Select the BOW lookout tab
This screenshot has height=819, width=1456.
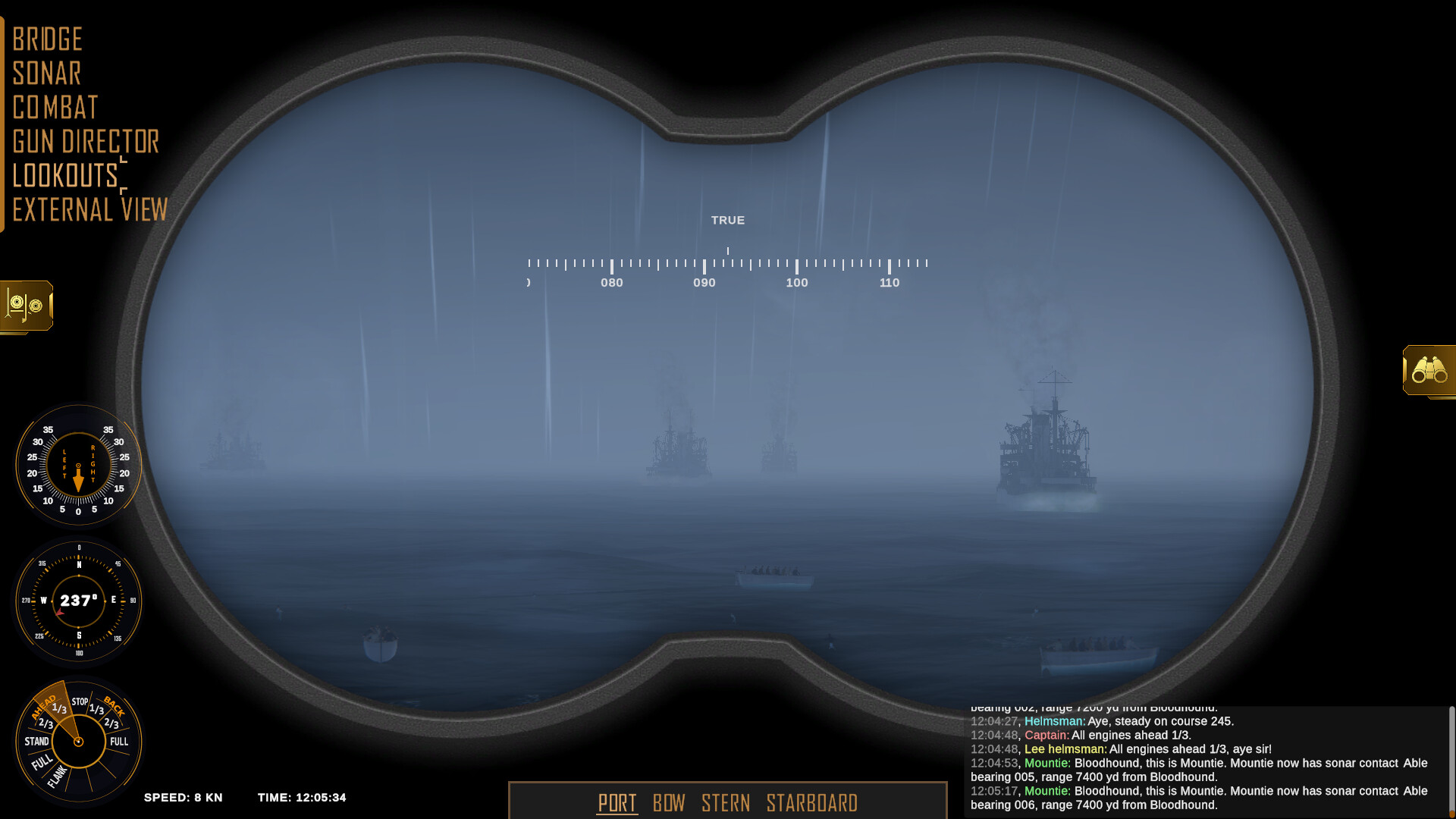(670, 803)
